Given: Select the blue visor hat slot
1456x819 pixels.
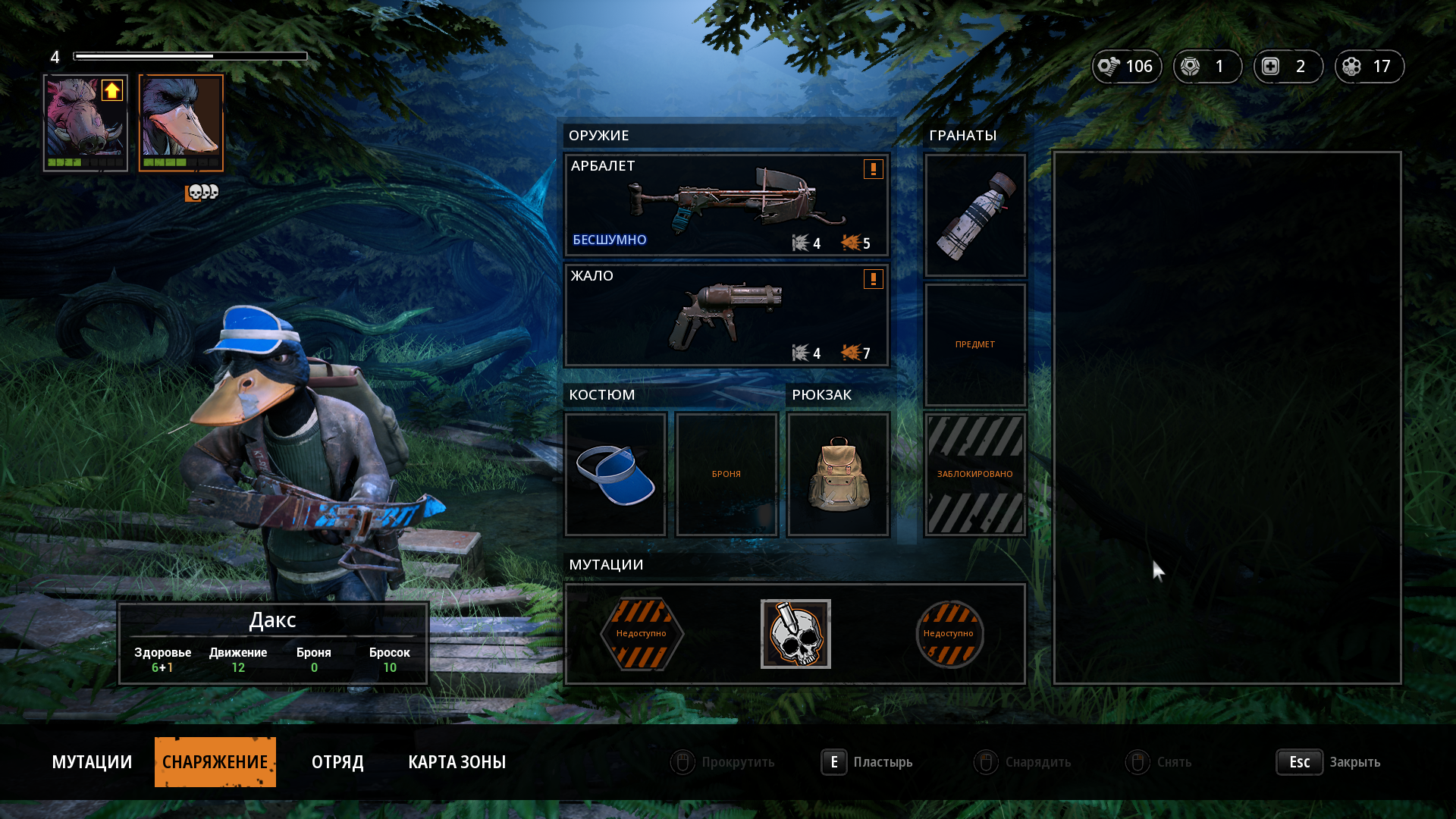Looking at the screenshot, I should click(x=615, y=475).
